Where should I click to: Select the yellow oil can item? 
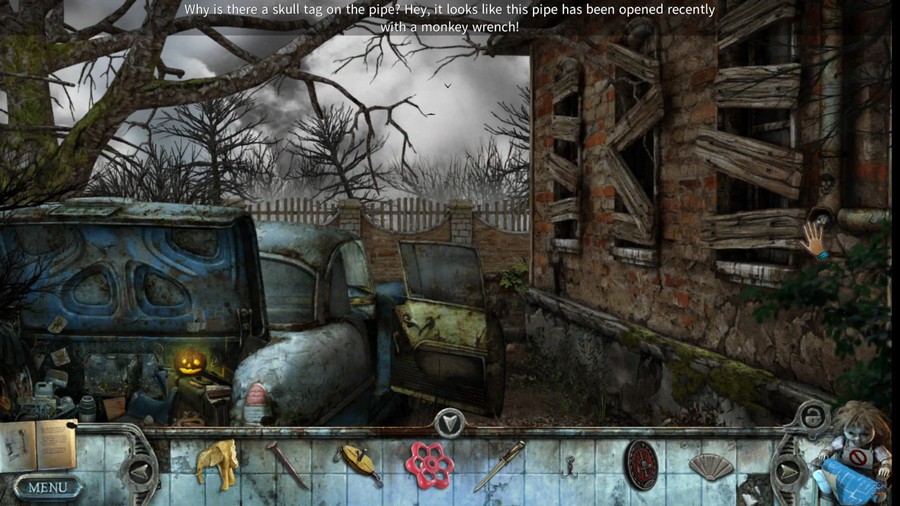pyautogui.click(x=359, y=463)
